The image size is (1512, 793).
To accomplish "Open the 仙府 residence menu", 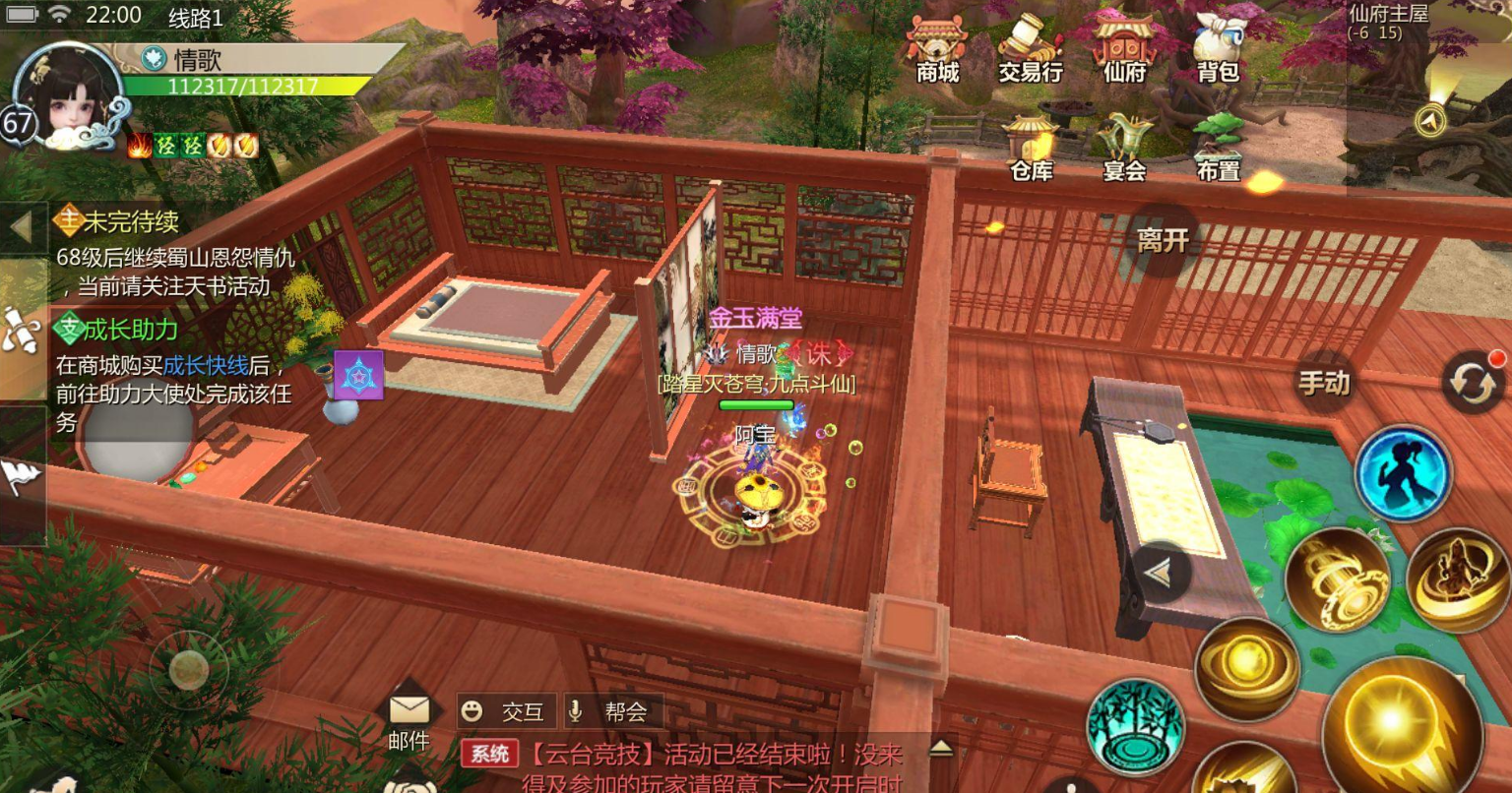I will (x=1122, y=49).
